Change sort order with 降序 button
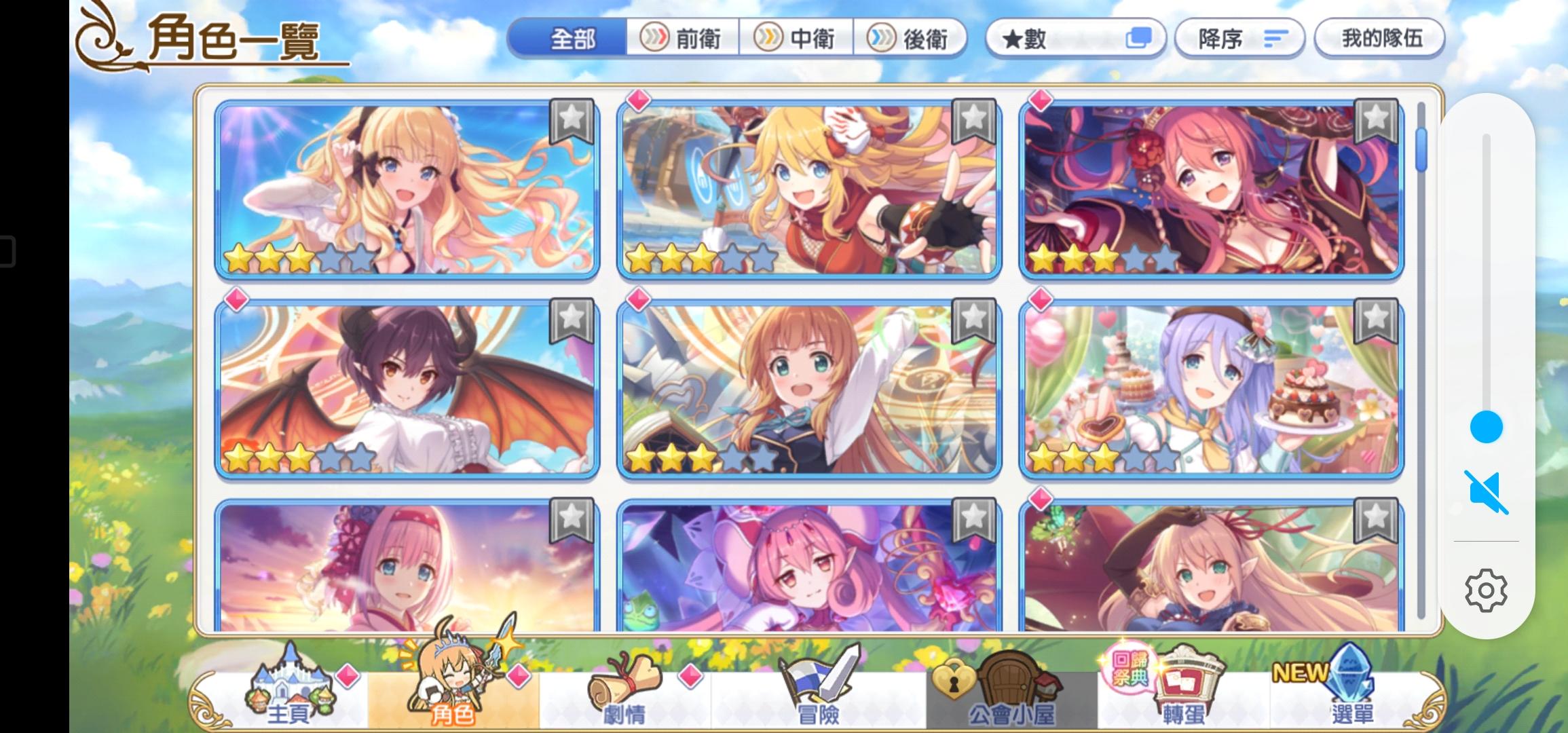Image resolution: width=1568 pixels, height=733 pixels. pyautogui.click(x=1239, y=39)
